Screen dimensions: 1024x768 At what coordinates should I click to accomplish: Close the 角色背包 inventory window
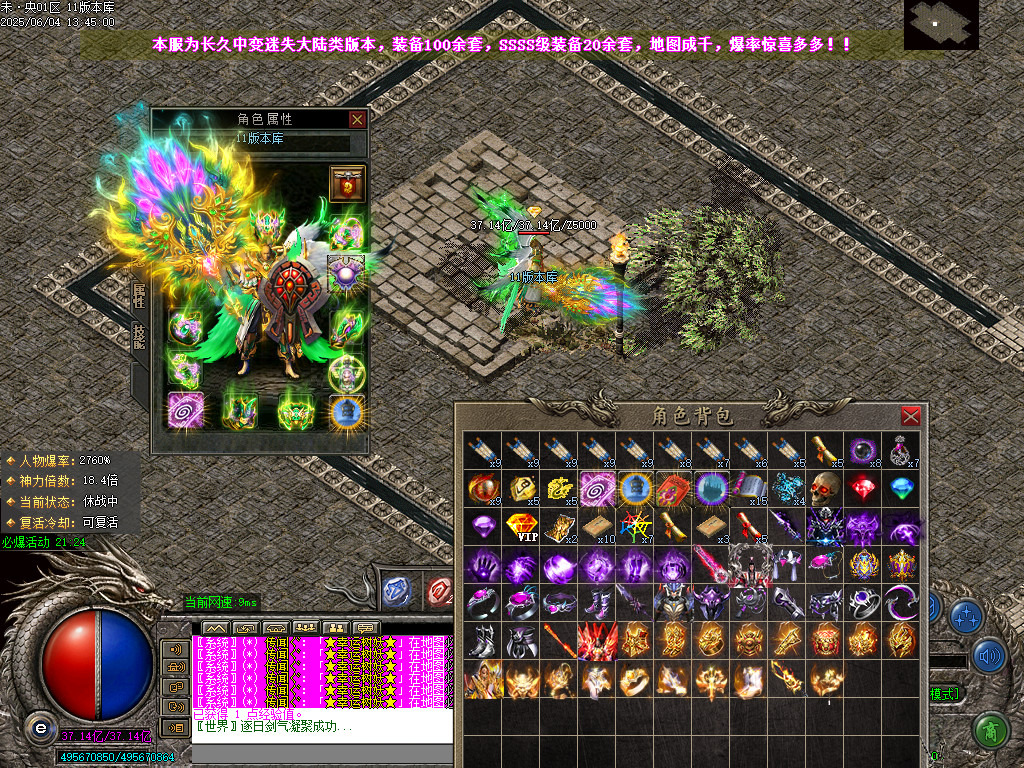[x=910, y=416]
